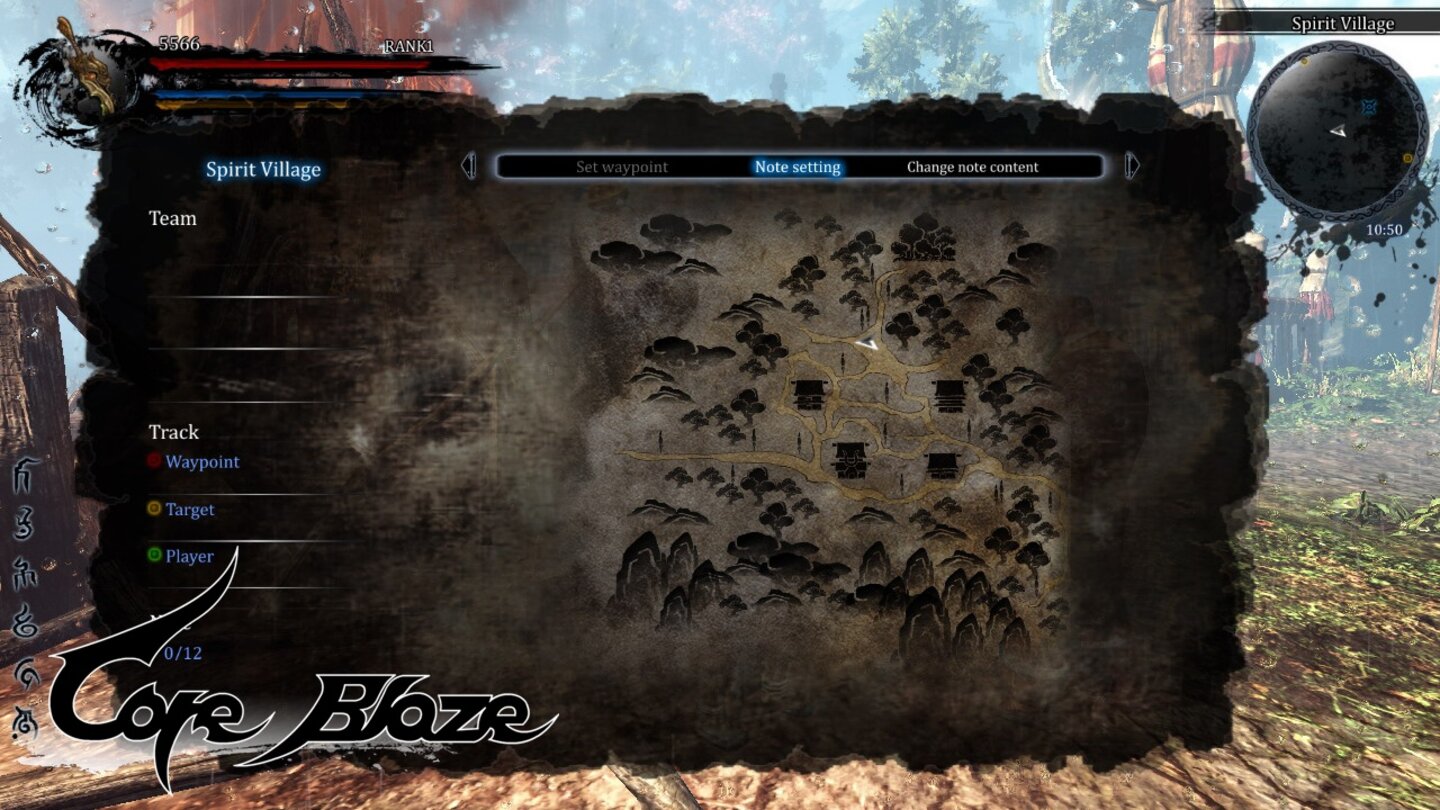Select the Note setting option
This screenshot has height=810, width=1440.
point(797,166)
